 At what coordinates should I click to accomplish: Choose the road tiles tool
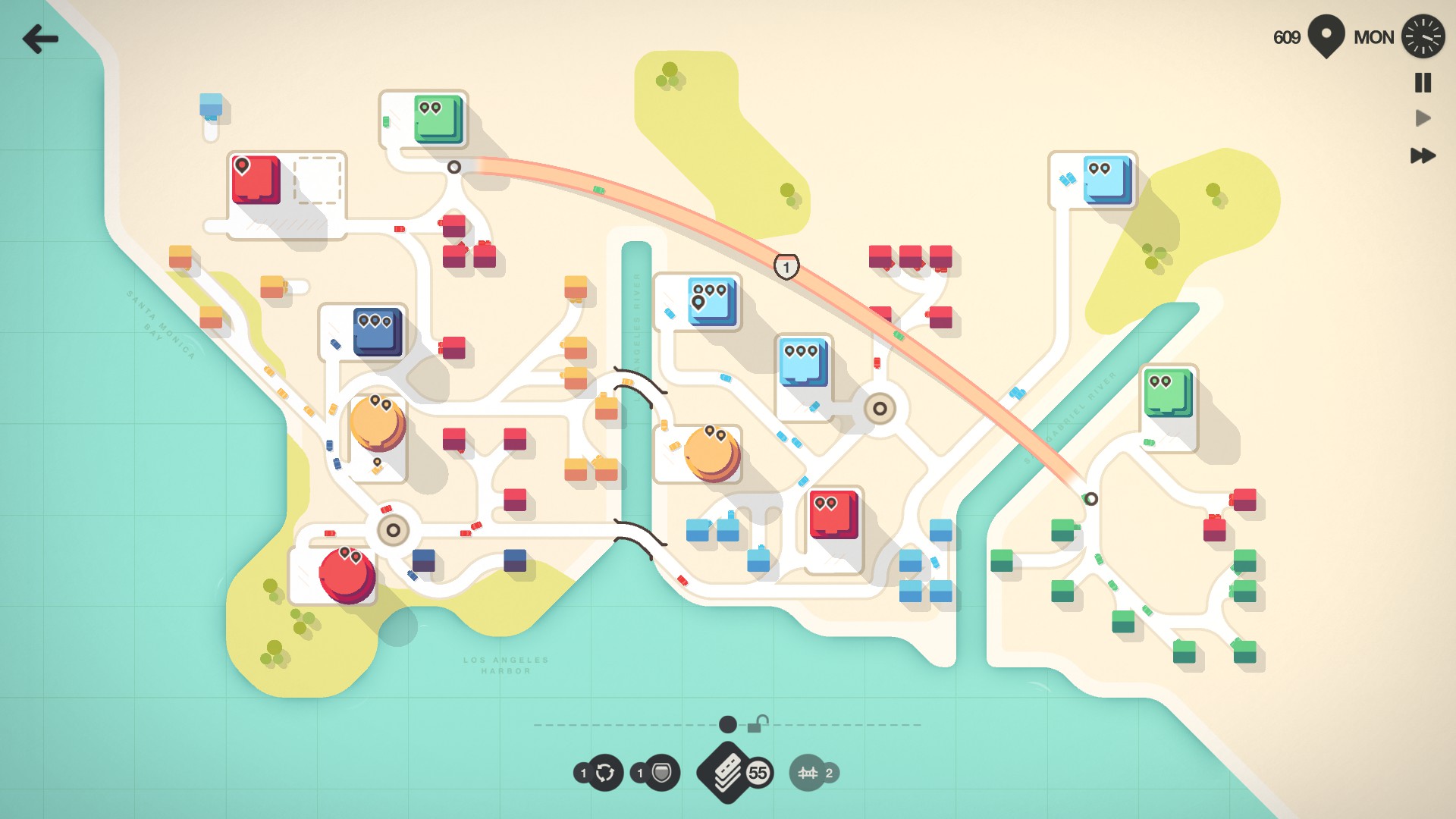pos(727,772)
